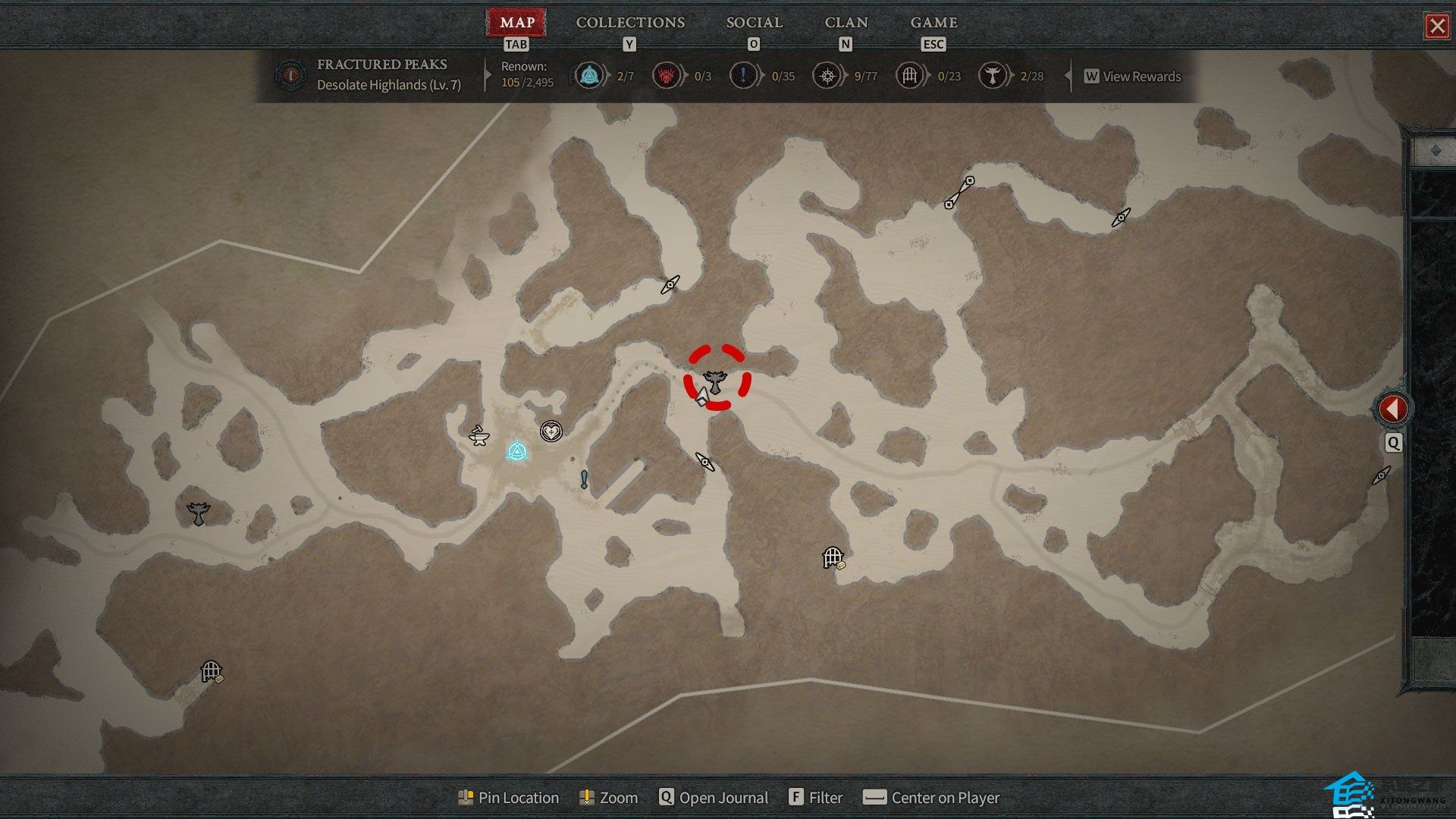Open the Social tab
The height and width of the screenshot is (819, 1456).
754,23
